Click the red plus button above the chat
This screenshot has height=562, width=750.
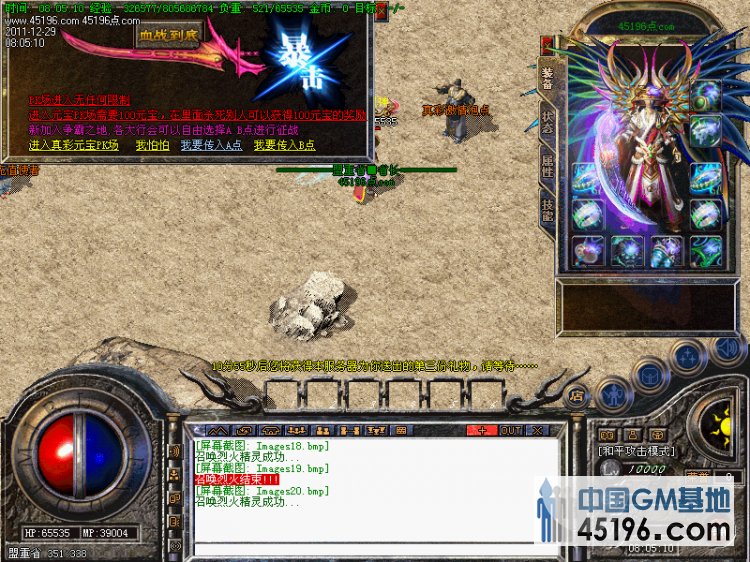(x=482, y=430)
